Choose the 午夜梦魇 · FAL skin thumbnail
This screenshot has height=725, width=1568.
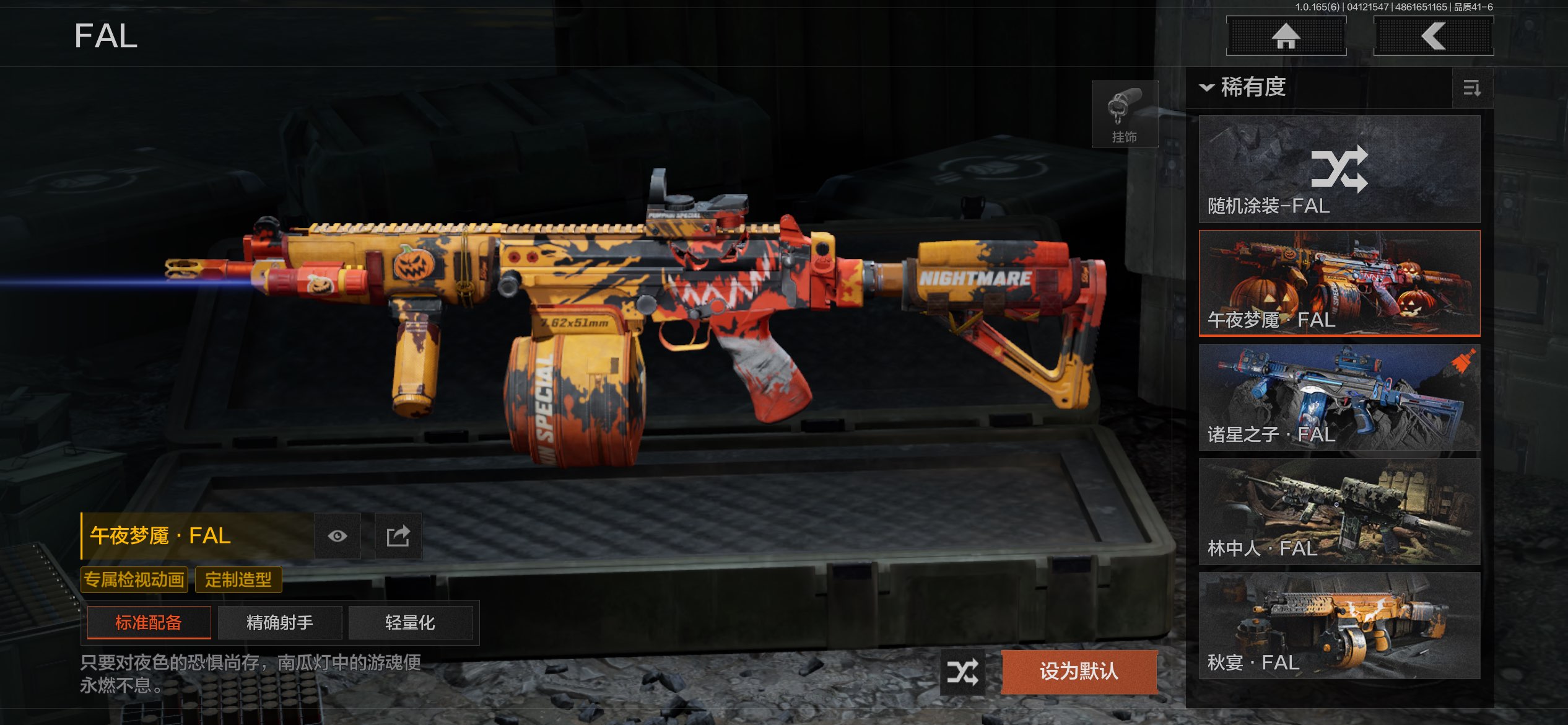tap(1339, 283)
